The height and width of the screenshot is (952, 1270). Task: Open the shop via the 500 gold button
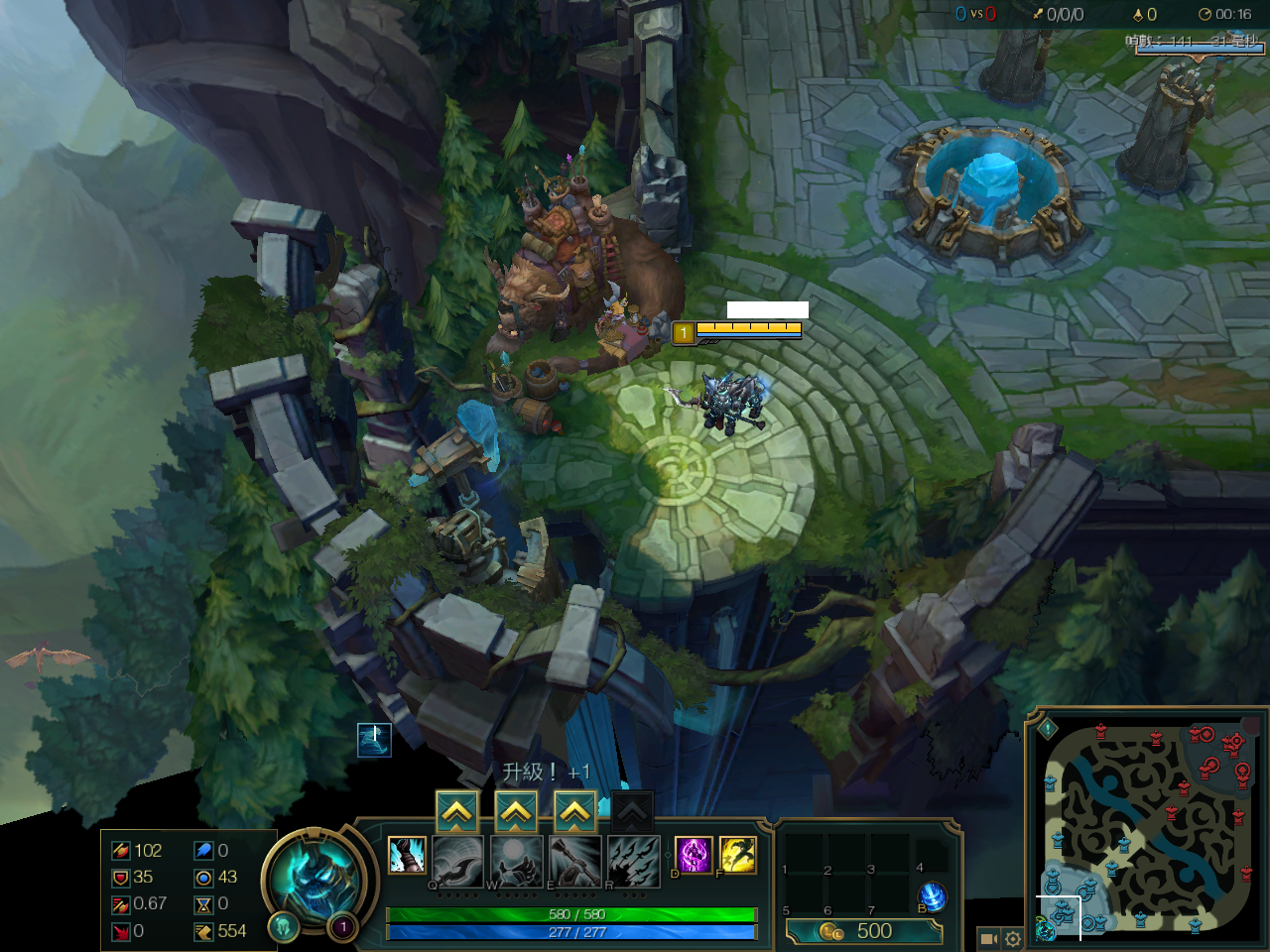(x=863, y=931)
